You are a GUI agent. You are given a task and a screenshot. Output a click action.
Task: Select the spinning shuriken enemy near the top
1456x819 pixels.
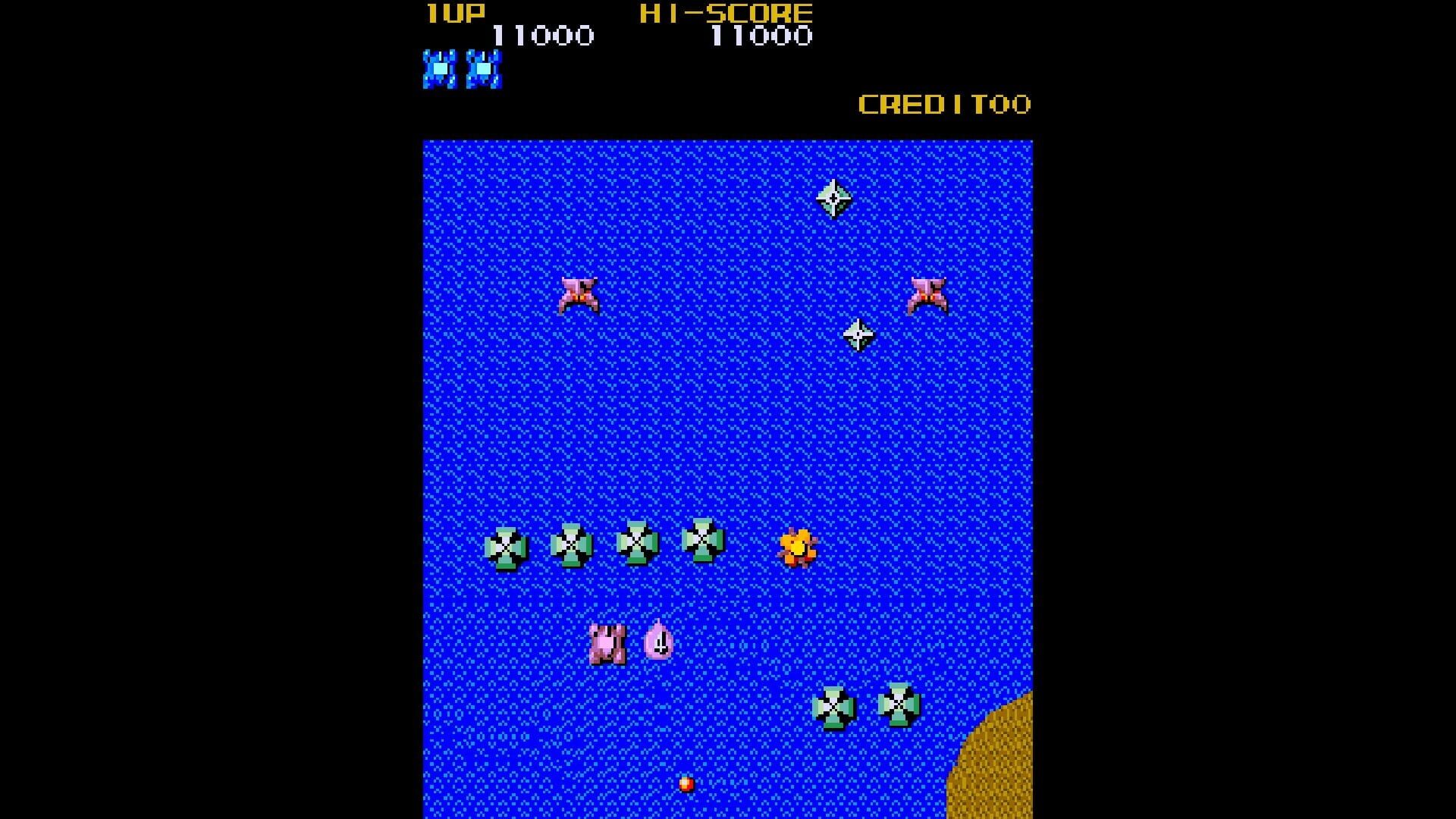[833, 199]
